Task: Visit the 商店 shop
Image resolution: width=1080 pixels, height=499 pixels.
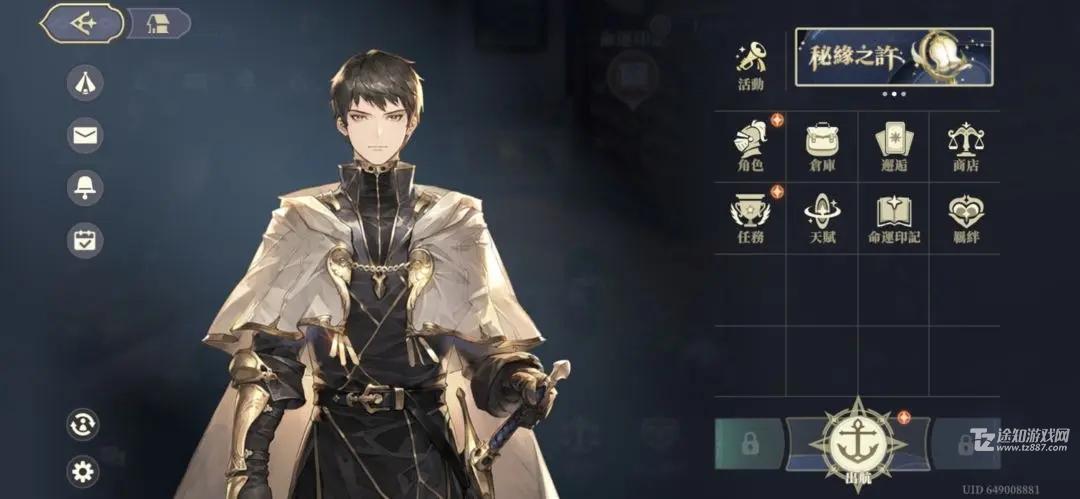Action: click(965, 147)
